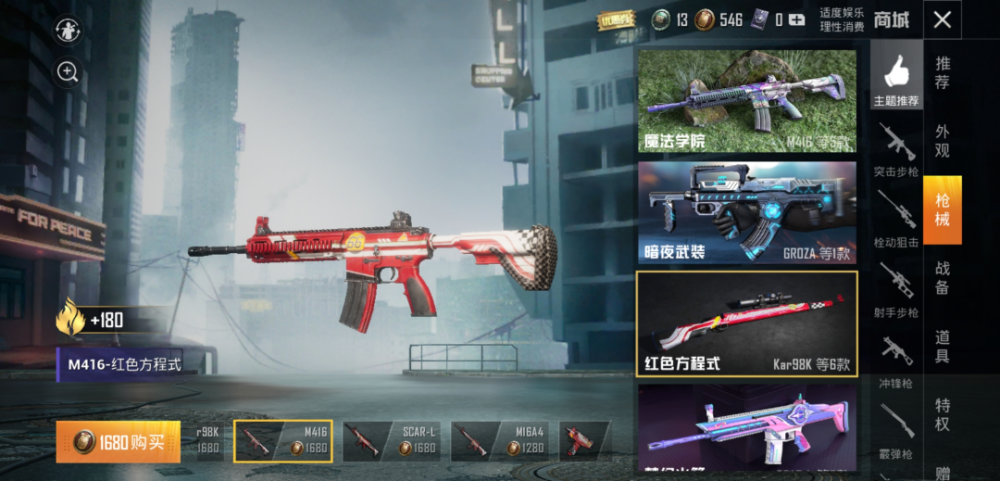
Task: Close the shop with the X button
Action: pyautogui.click(x=942, y=19)
